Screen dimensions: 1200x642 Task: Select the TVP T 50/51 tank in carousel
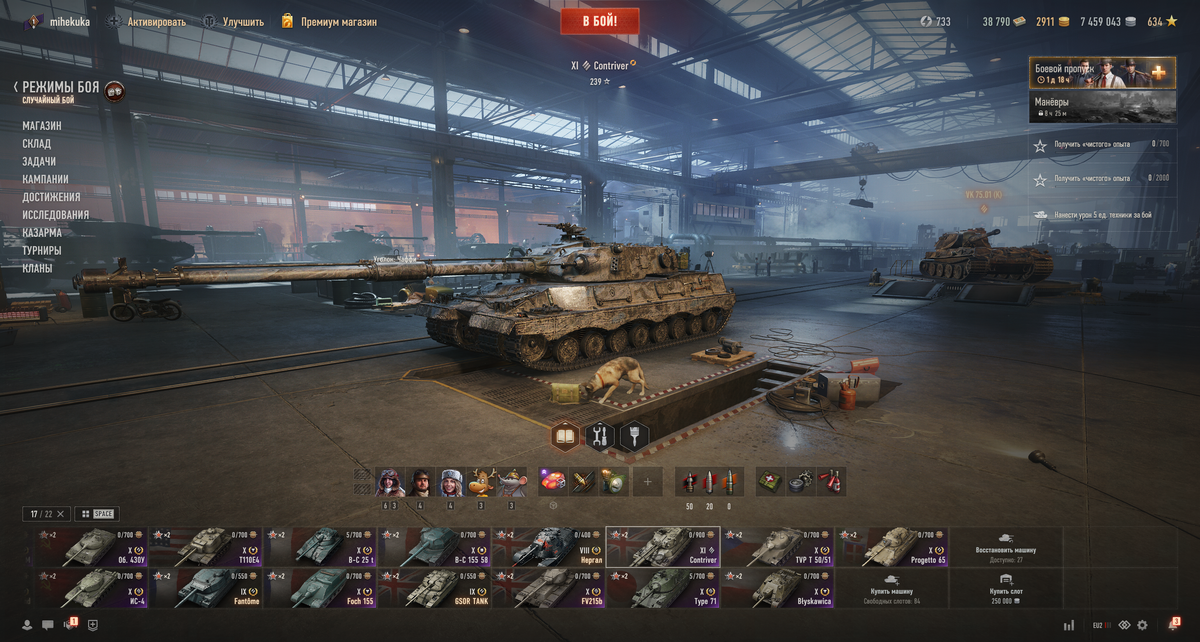[776, 547]
